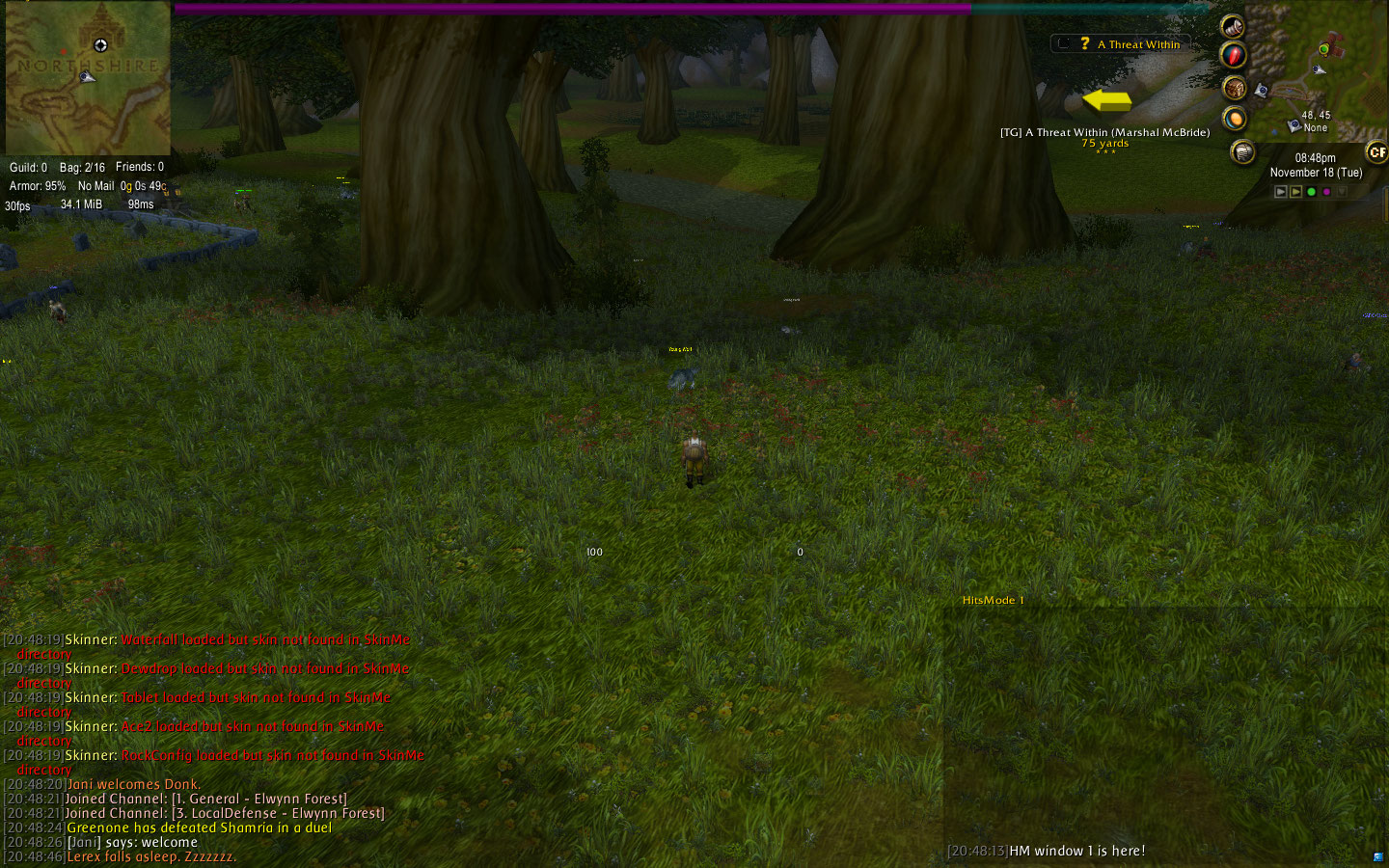Click the Guild info text

(x=28, y=168)
